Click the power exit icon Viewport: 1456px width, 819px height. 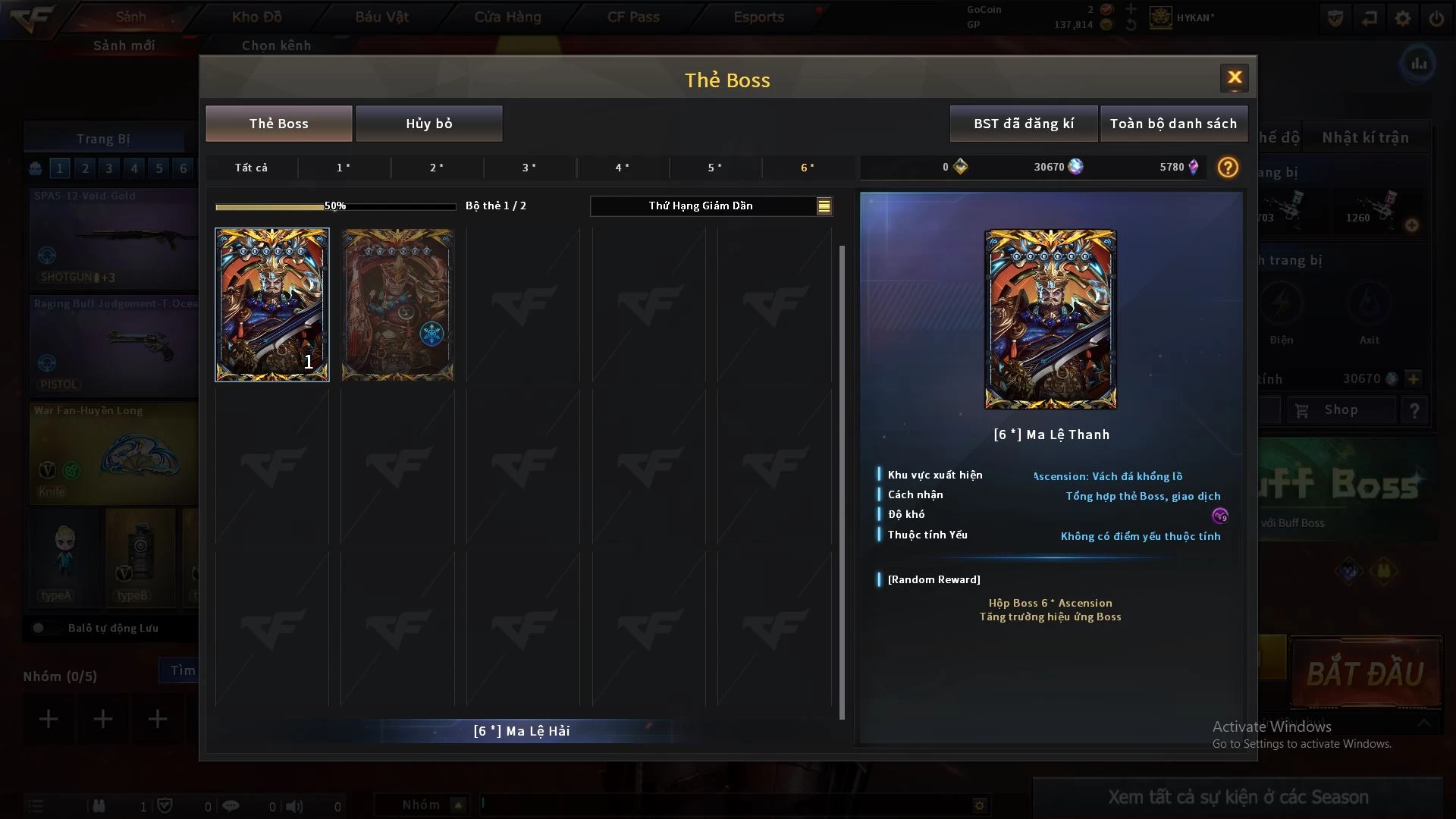[1436, 18]
